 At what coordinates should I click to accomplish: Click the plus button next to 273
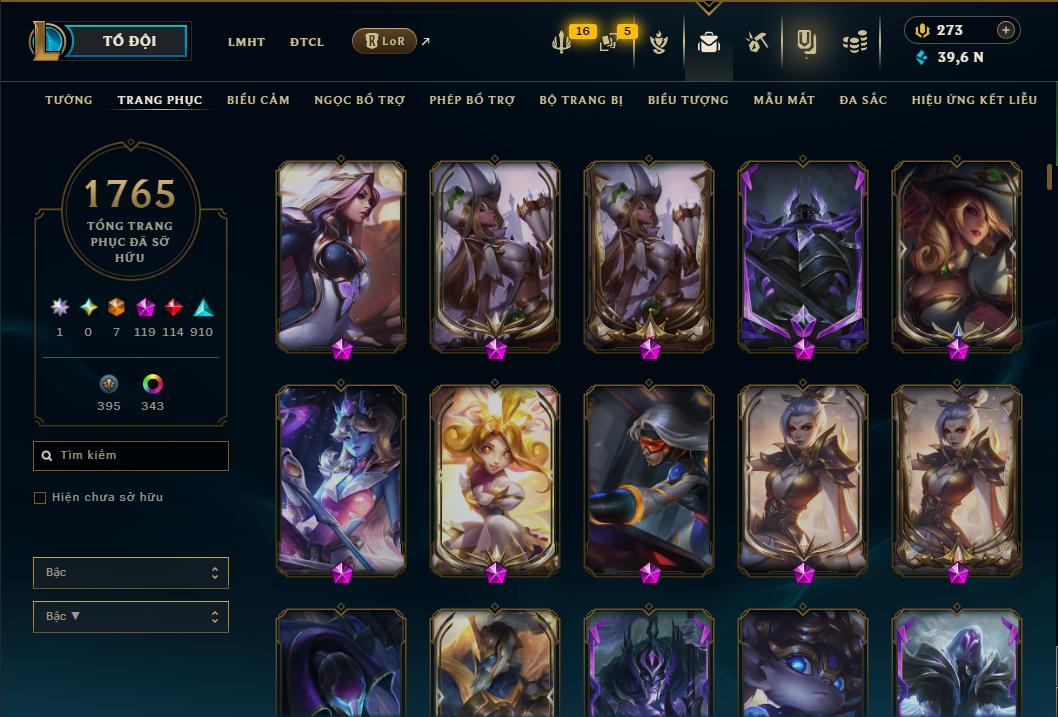[x=1006, y=30]
